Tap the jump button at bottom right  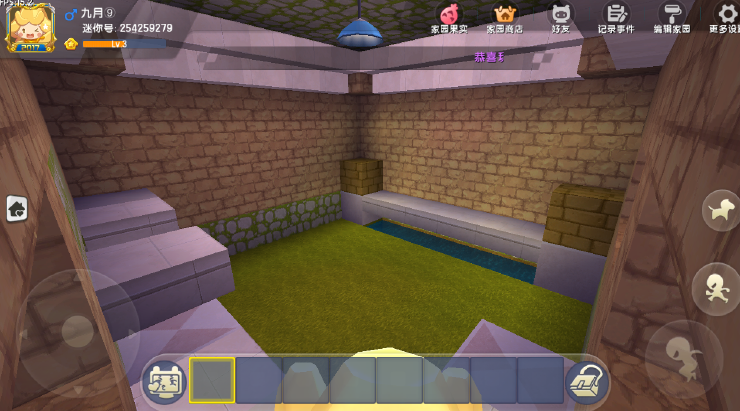(x=684, y=357)
